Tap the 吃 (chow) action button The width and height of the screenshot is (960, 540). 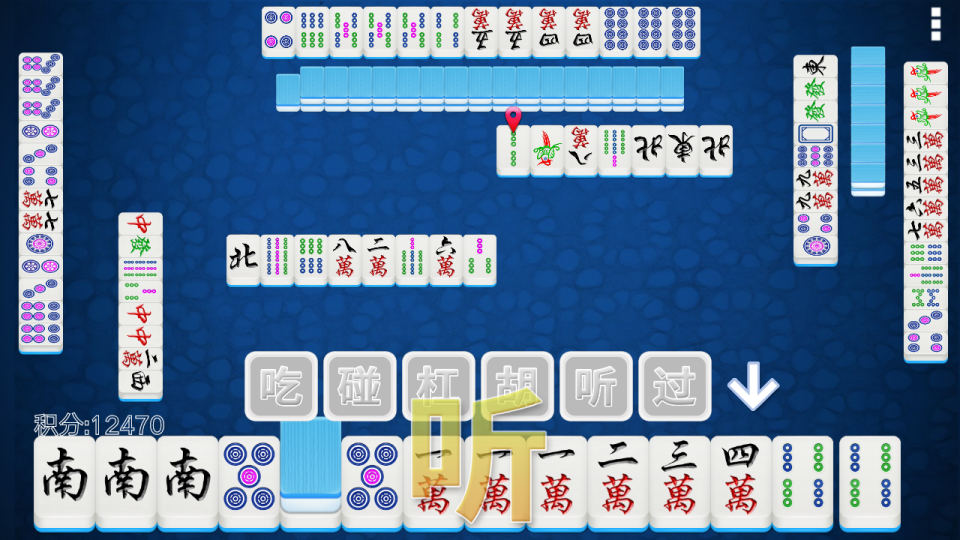point(281,385)
